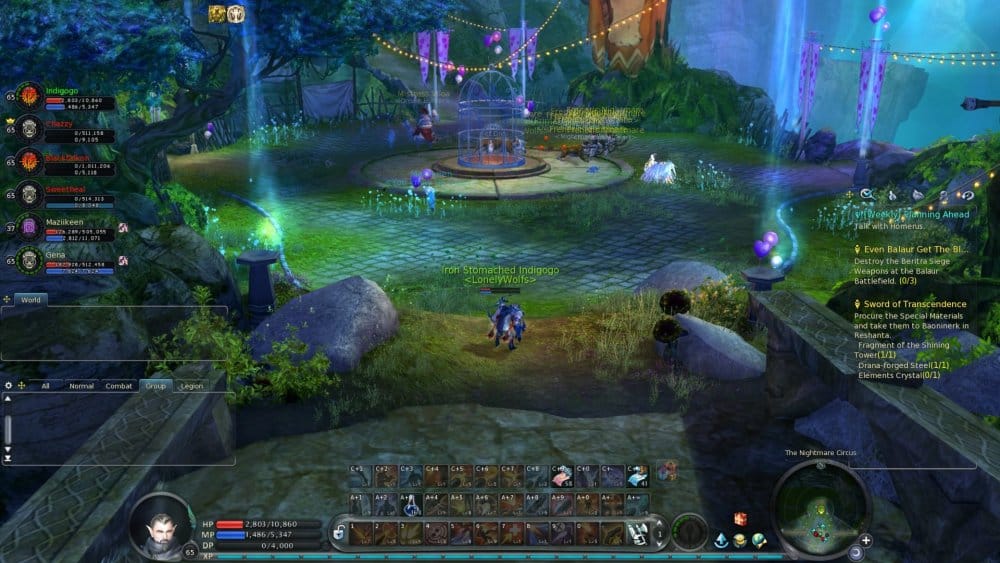This screenshot has width=1000, height=563.
Task: Switch to the Legion chat tab
Action: [x=191, y=385]
